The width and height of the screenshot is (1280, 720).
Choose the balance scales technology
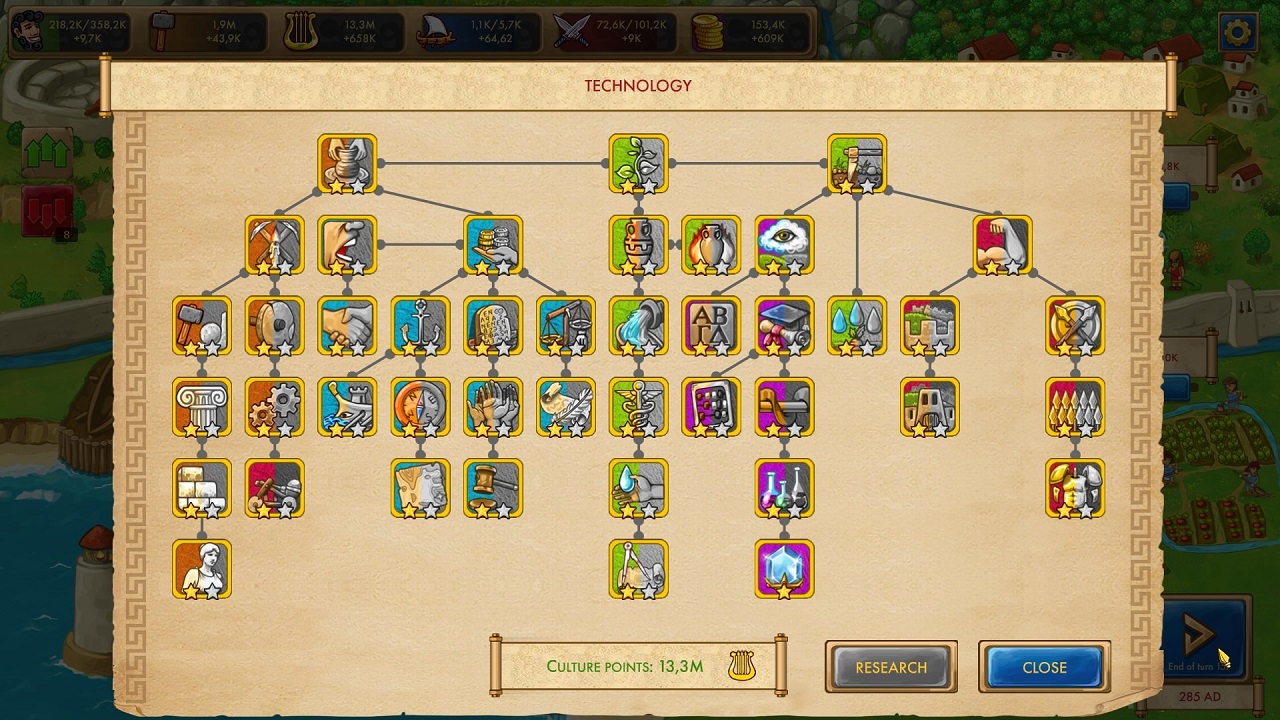point(566,326)
